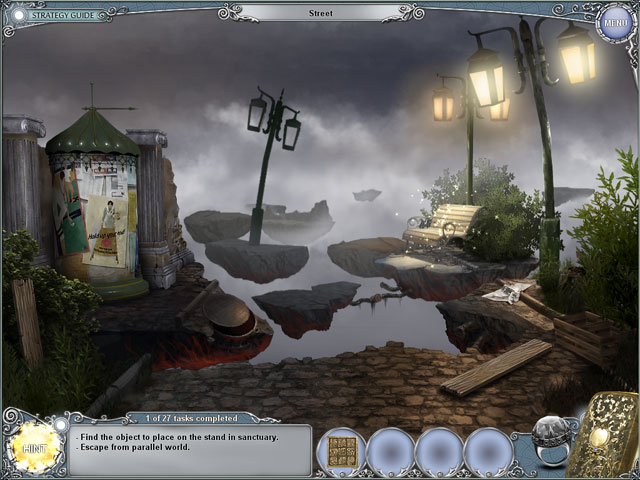This screenshot has width=640, height=480.
Task: Open the Menu orb
Action: (613, 22)
